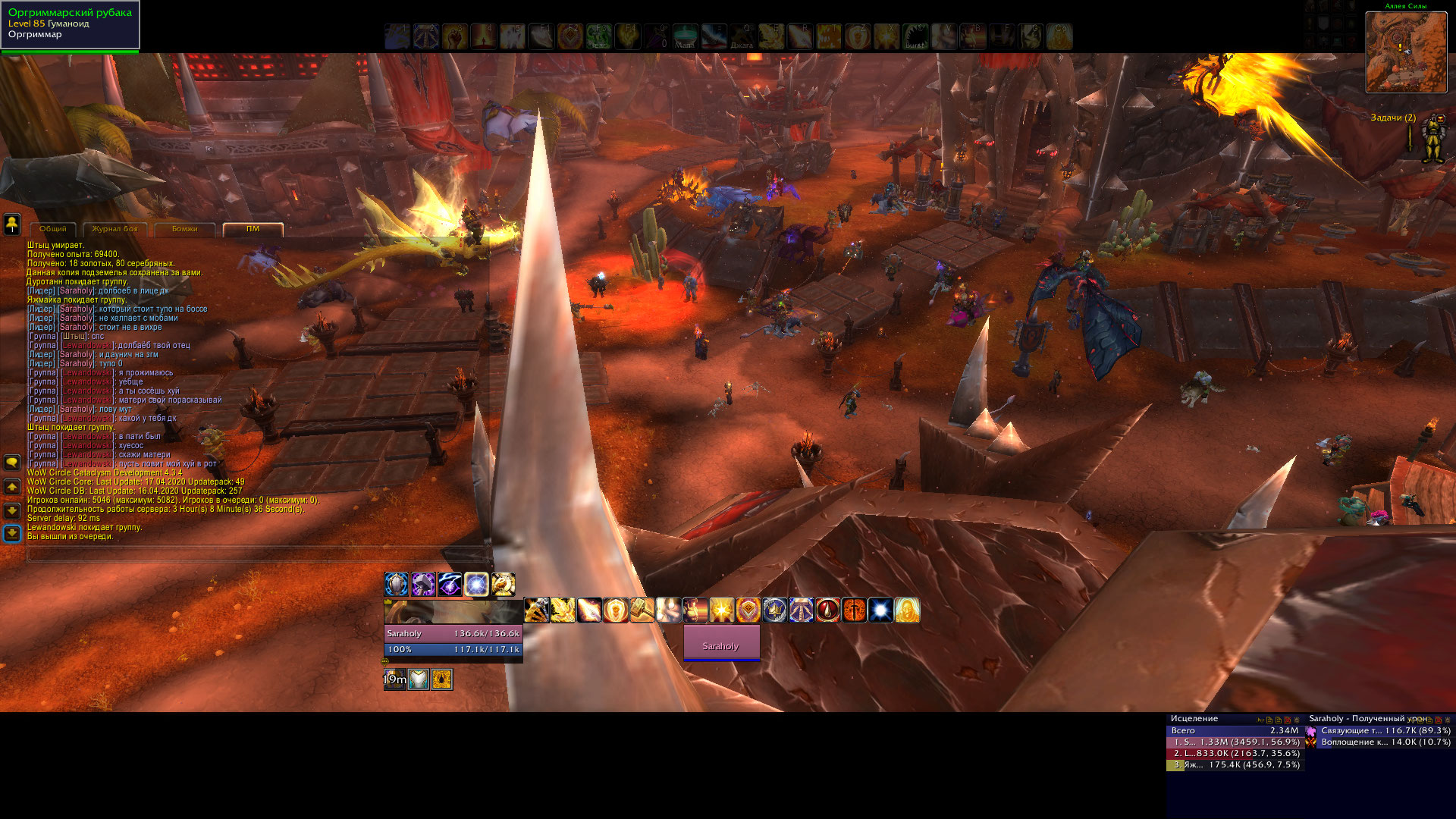
Task: Open the social friends list button
Action: pyautogui.click(x=12, y=224)
